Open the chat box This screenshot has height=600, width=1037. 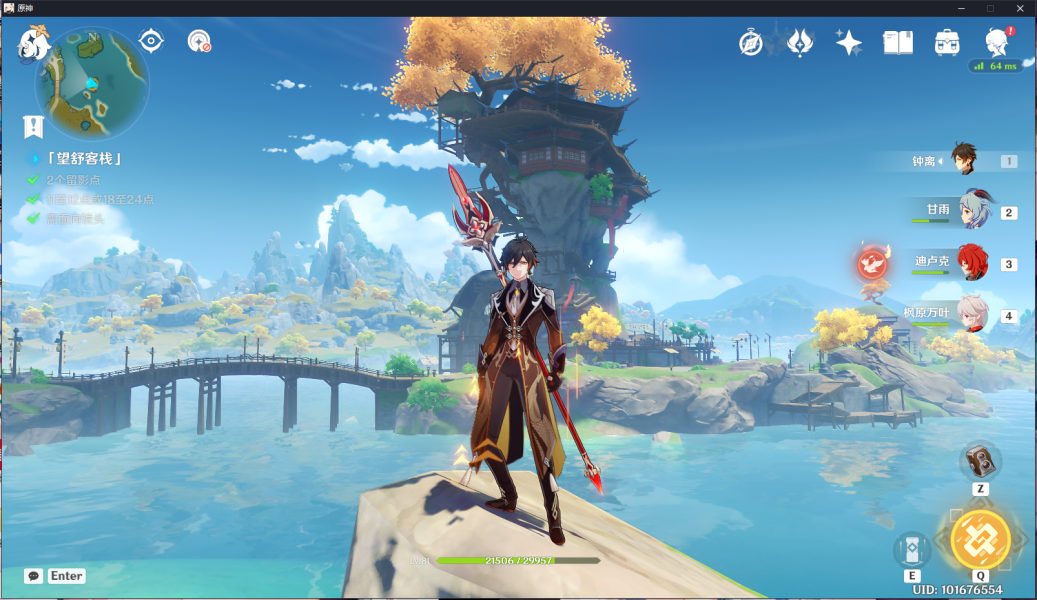35,576
